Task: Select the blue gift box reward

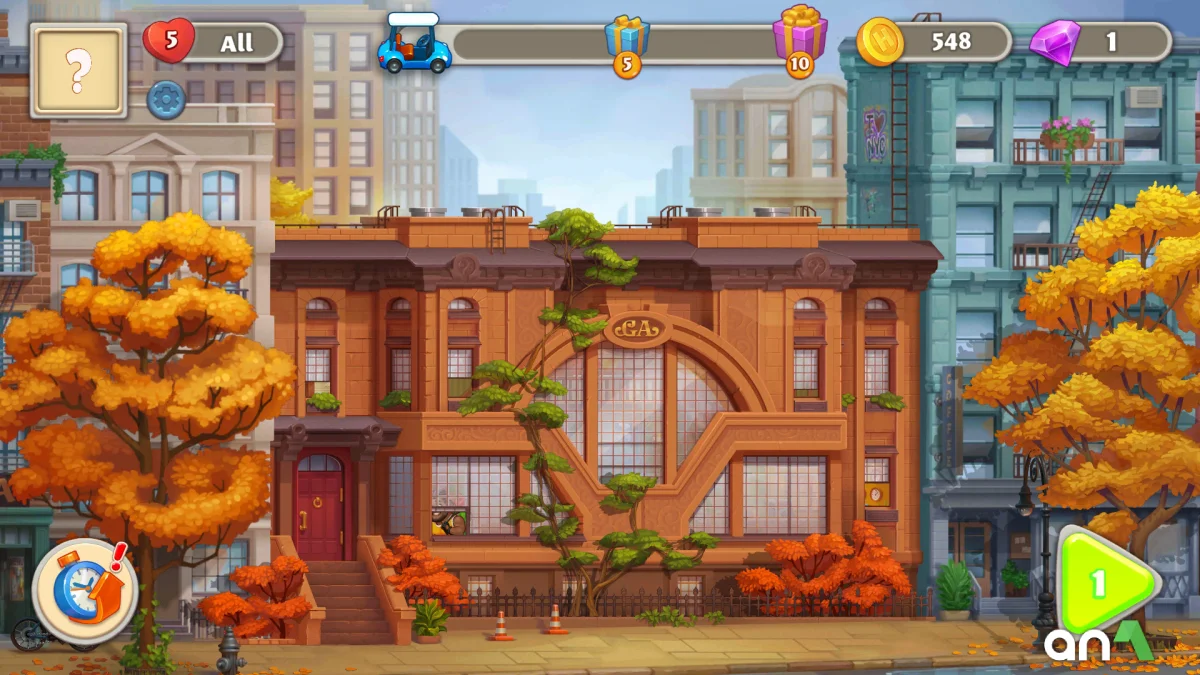Action: 627,39
